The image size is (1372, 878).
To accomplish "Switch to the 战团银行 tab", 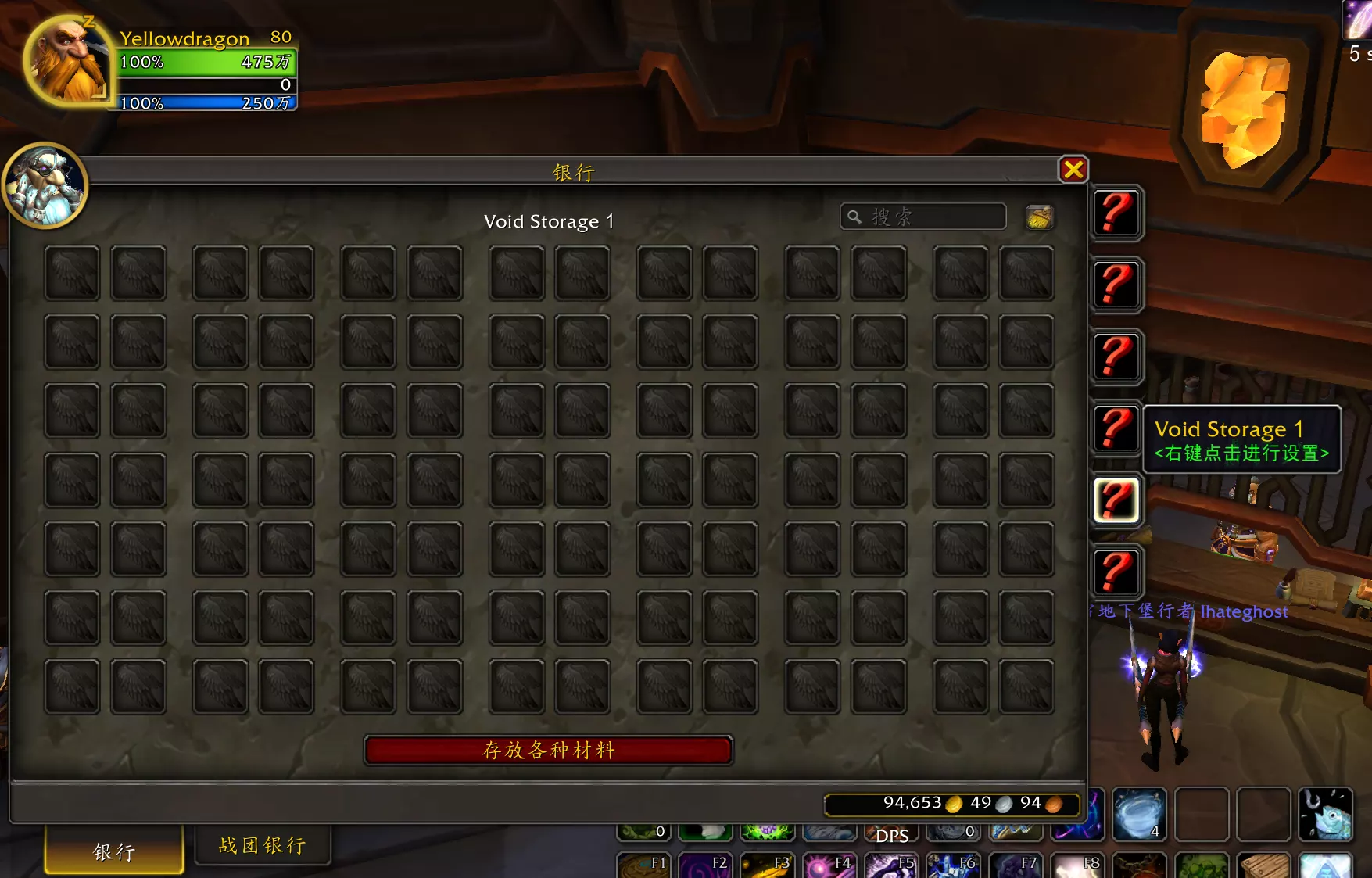I will (262, 845).
